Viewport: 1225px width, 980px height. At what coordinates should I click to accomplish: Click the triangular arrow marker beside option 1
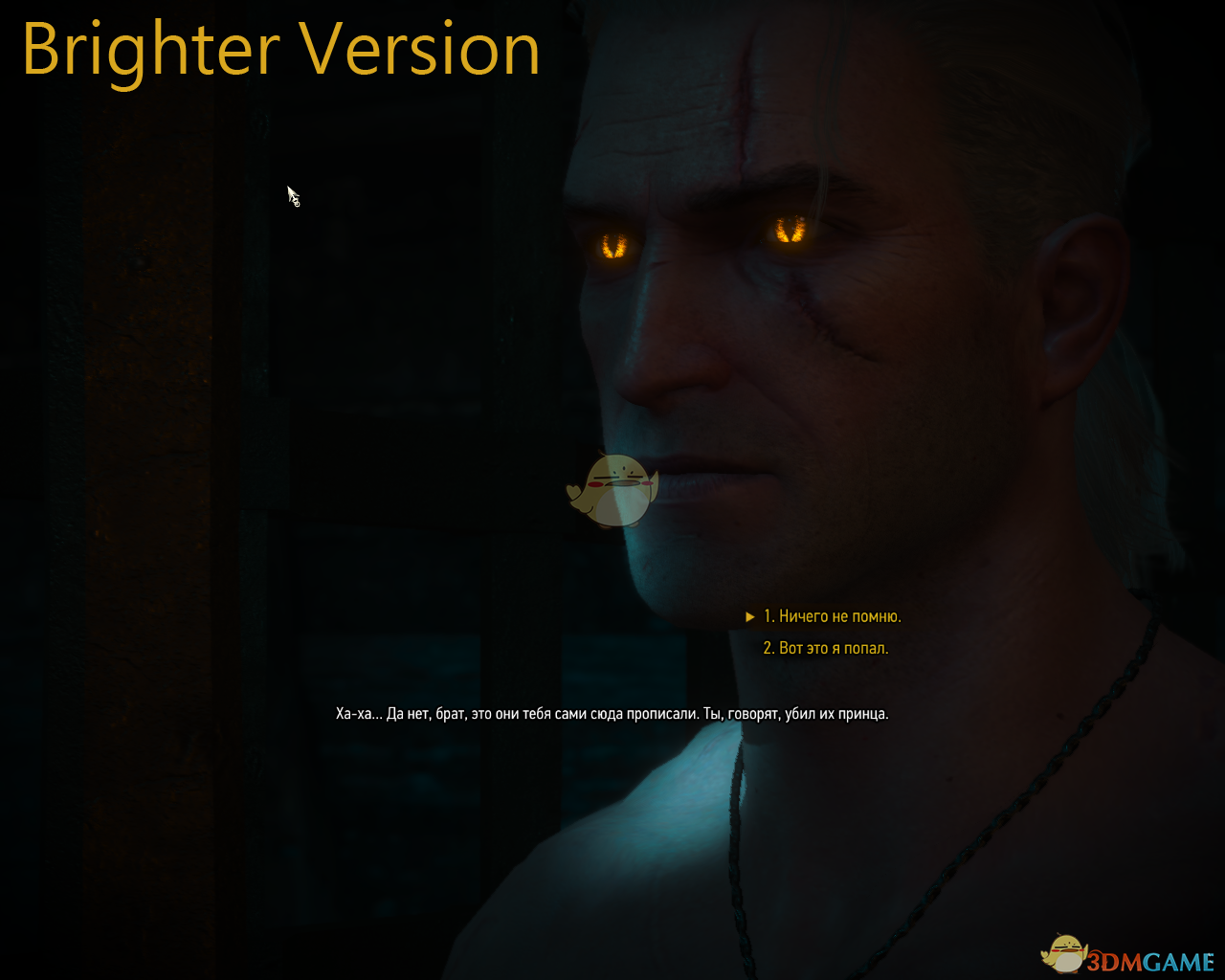[x=749, y=615]
